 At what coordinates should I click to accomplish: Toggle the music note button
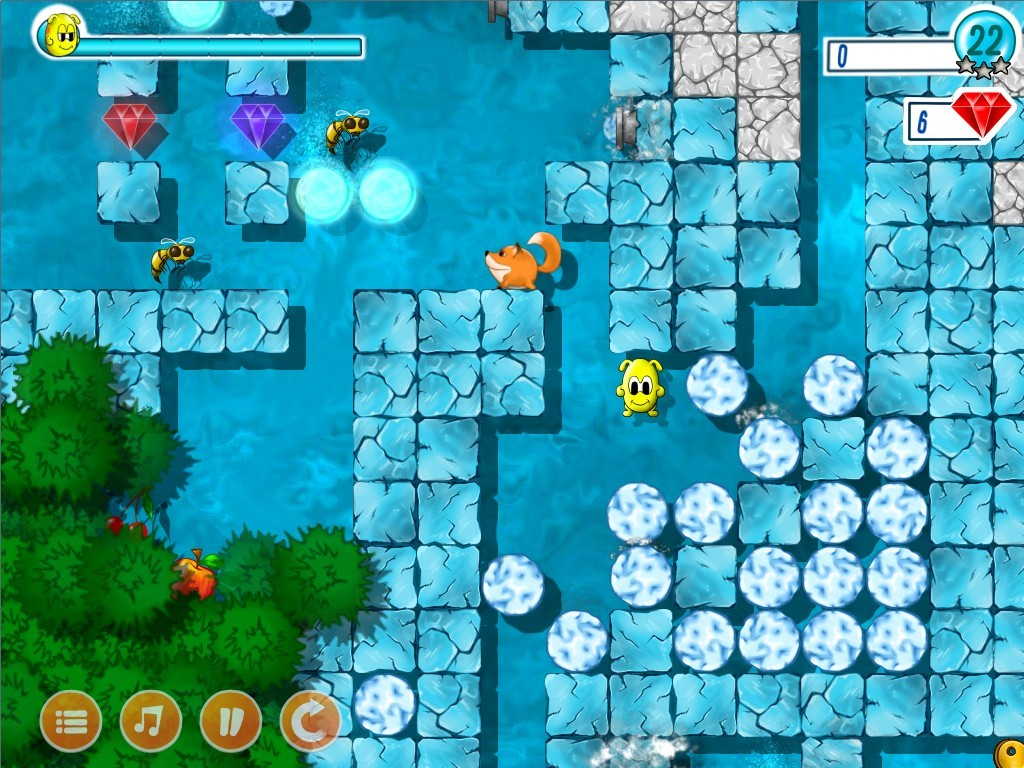pos(151,721)
